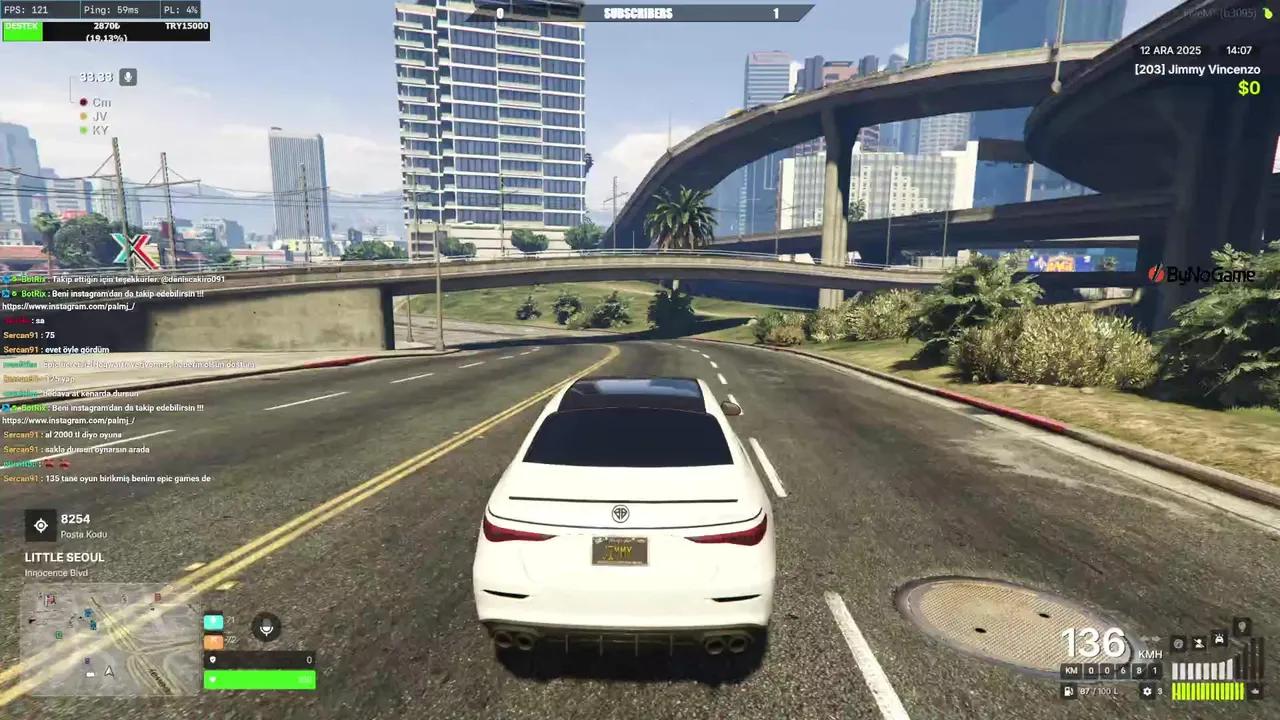Click the fuel pump icon beside 87/100 L
The width and height of the screenshot is (1280, 720).
click(x=1068, y=691)
